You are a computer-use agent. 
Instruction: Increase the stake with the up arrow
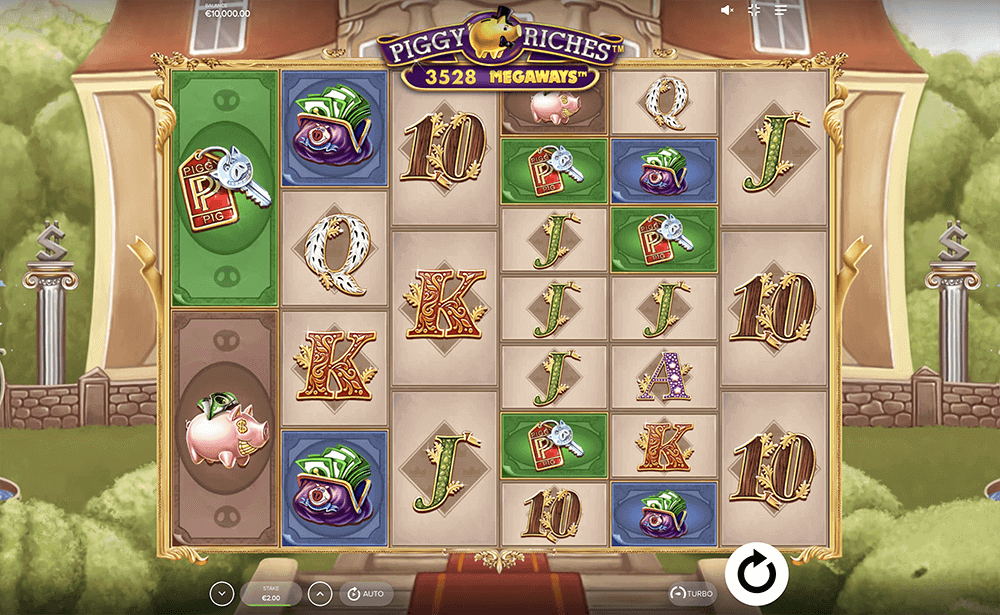point(319,594)
